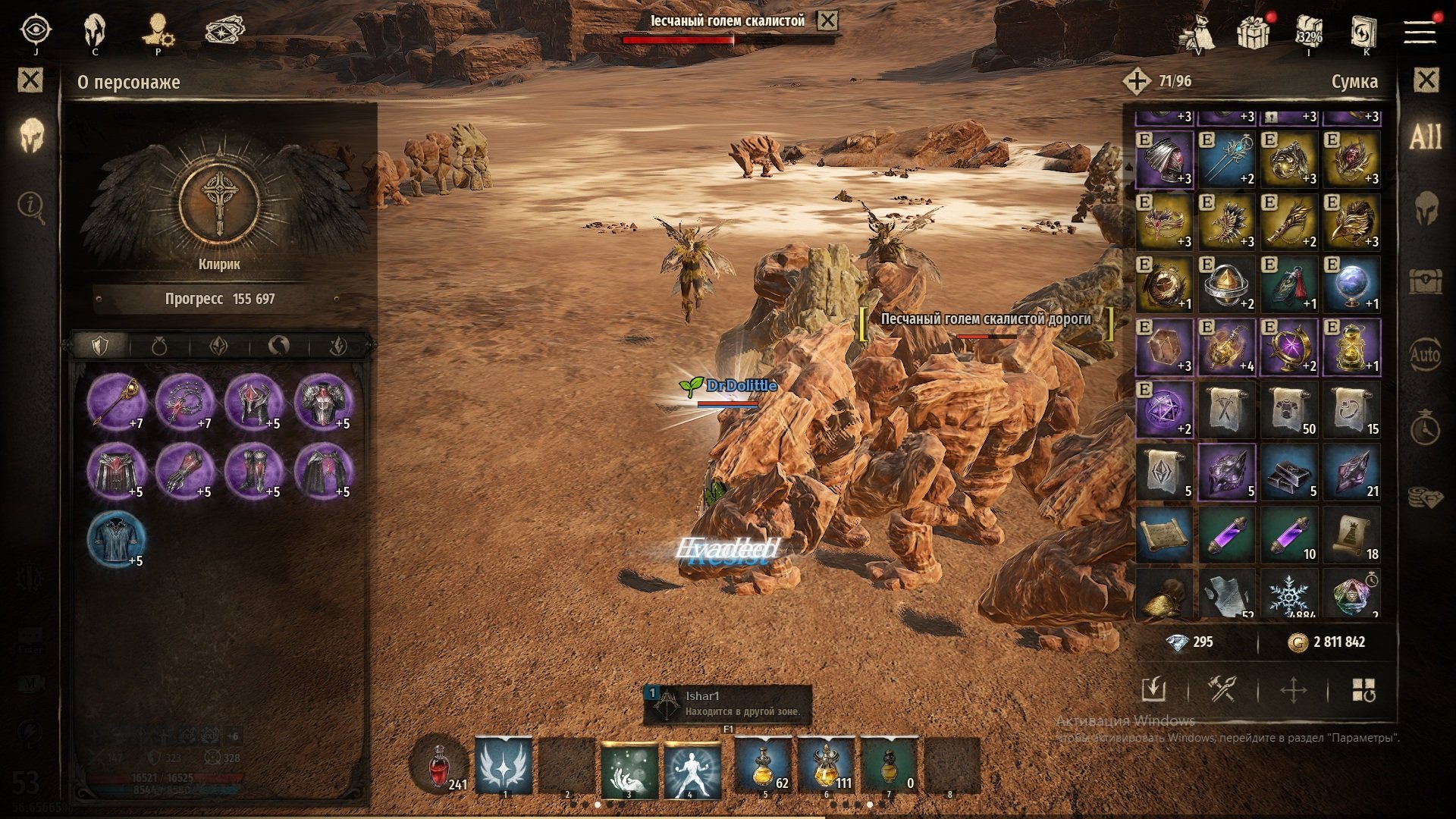Close the character info panel
This screenshot has width=1456, height=819.
(30, 80)
